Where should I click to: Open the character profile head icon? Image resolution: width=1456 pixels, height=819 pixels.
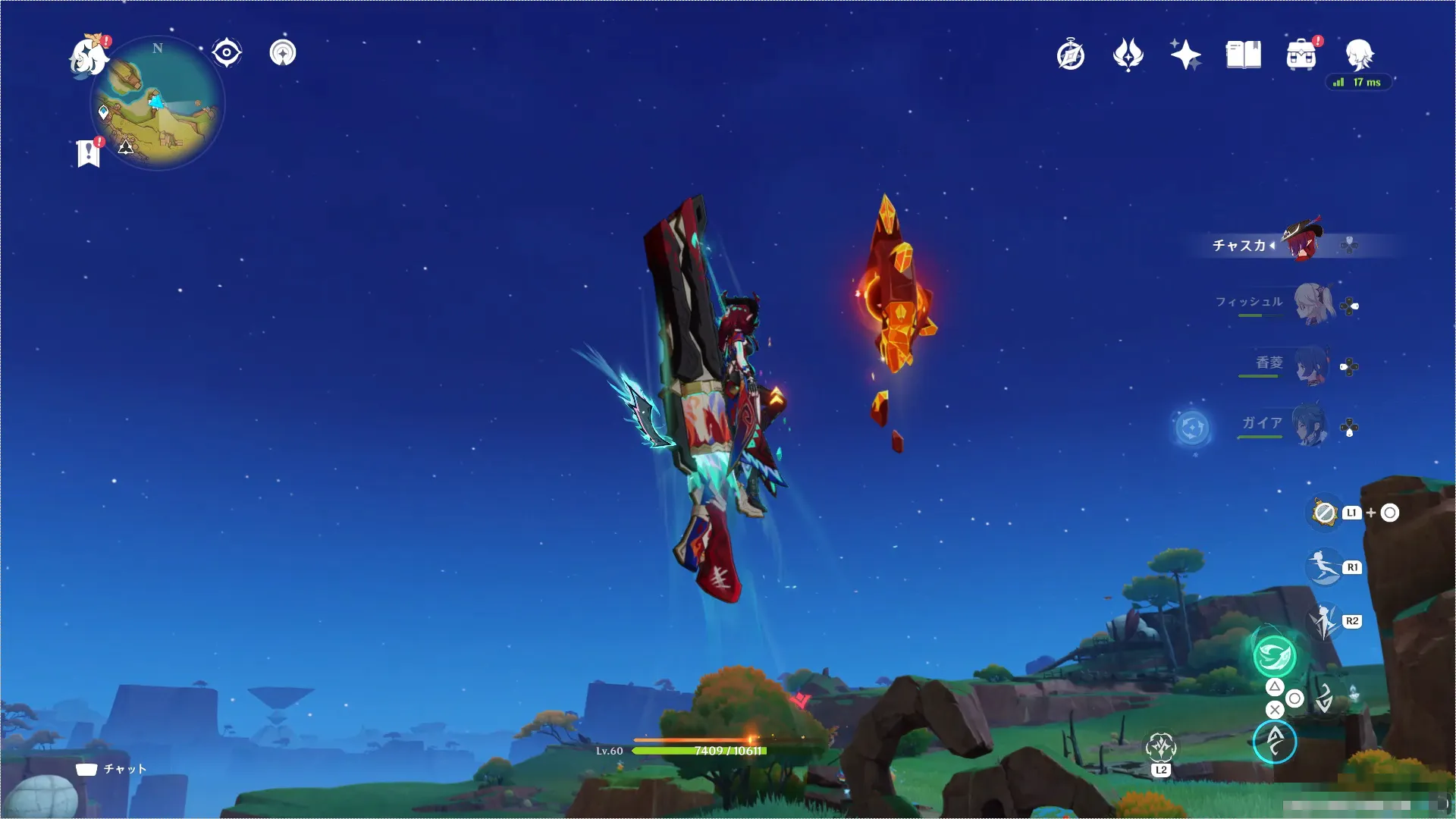tap(1359, 55)
